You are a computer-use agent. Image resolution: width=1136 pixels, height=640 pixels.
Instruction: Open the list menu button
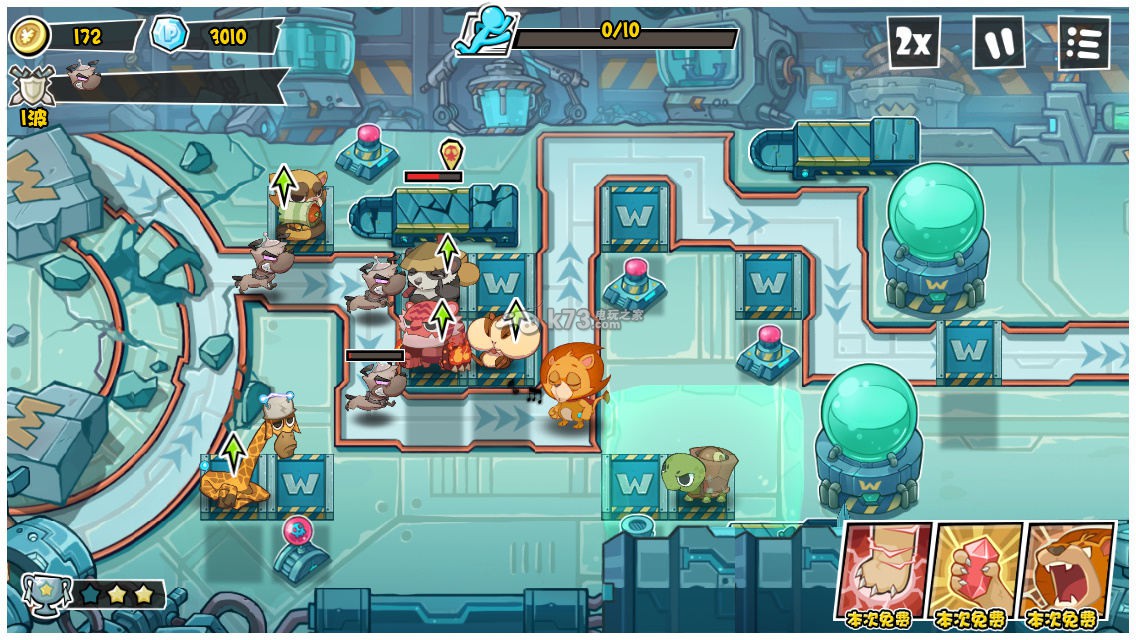(1084, 43)
